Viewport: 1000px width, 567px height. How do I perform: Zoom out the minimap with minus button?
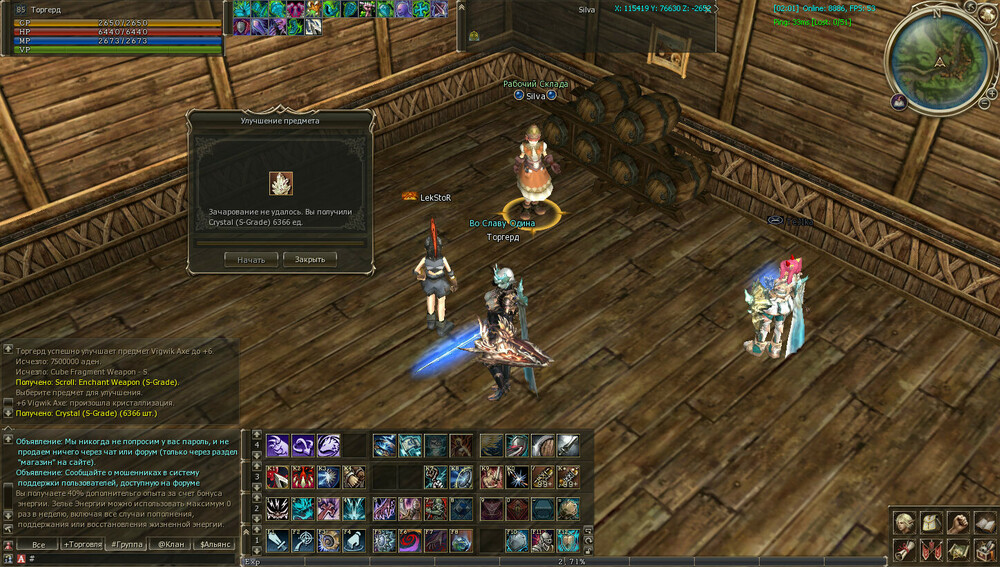(985, 102)
